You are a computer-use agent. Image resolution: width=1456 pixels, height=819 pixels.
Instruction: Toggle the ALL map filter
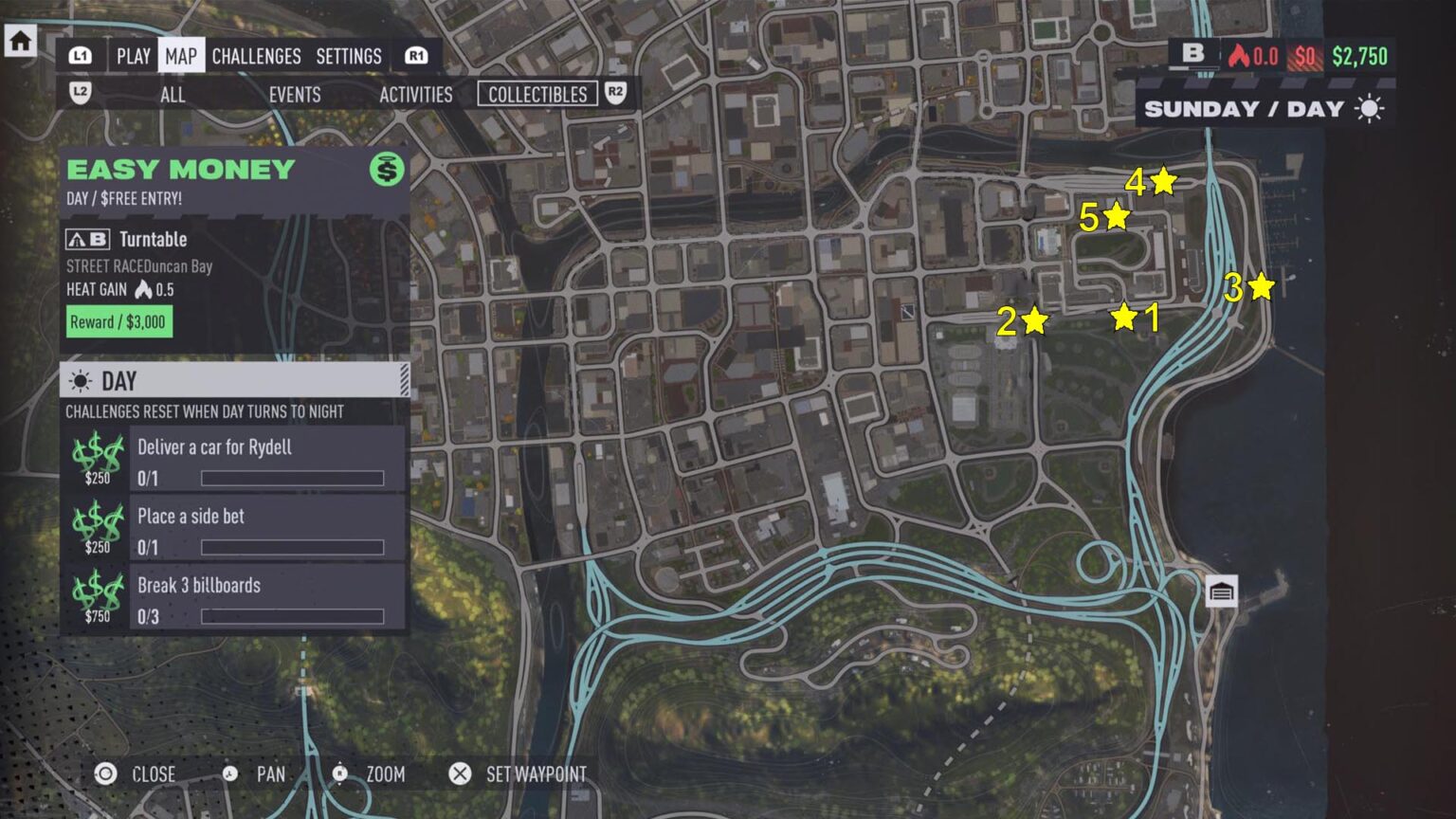point(173,95)
